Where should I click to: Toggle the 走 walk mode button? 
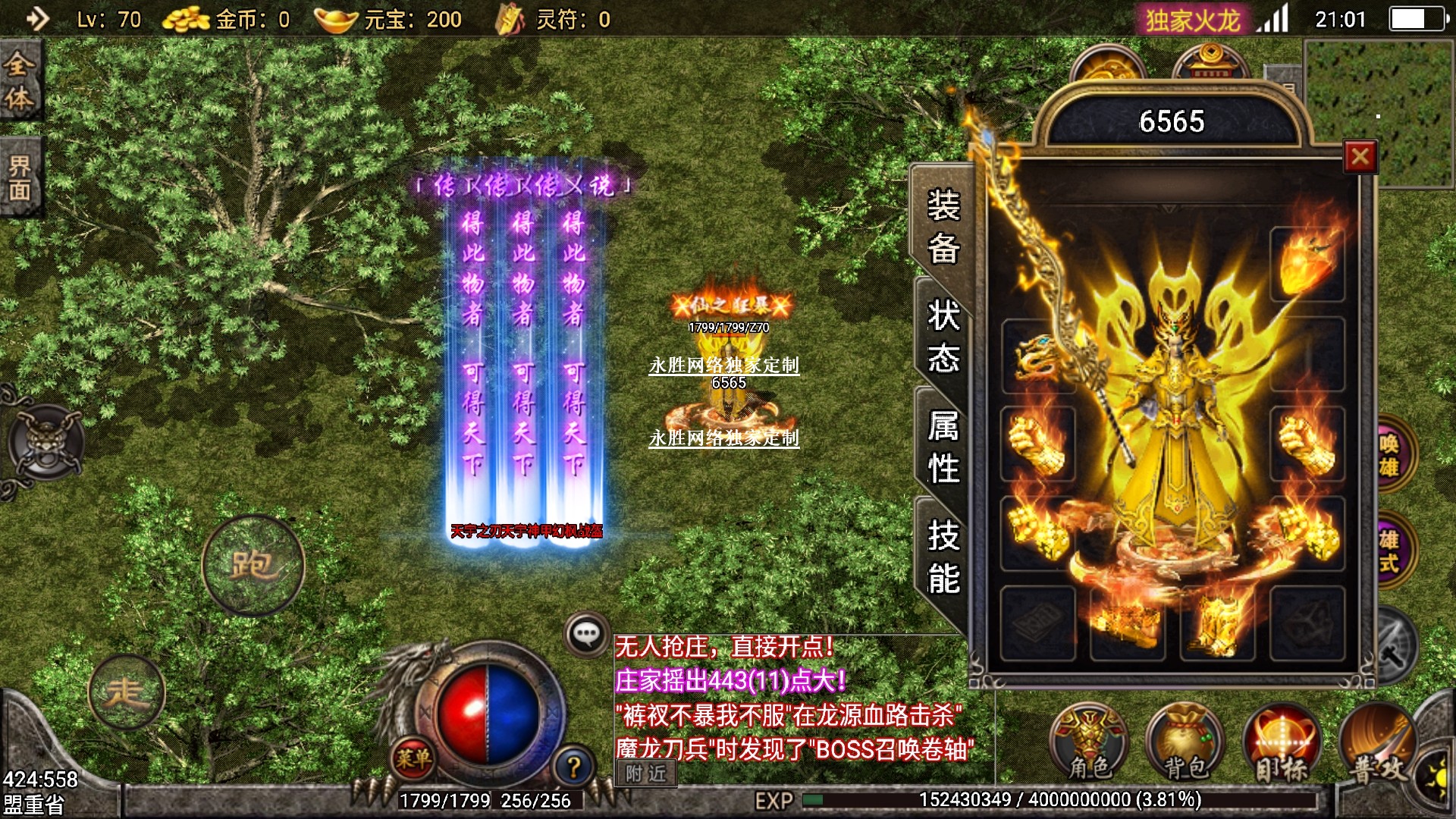[126, 692]
